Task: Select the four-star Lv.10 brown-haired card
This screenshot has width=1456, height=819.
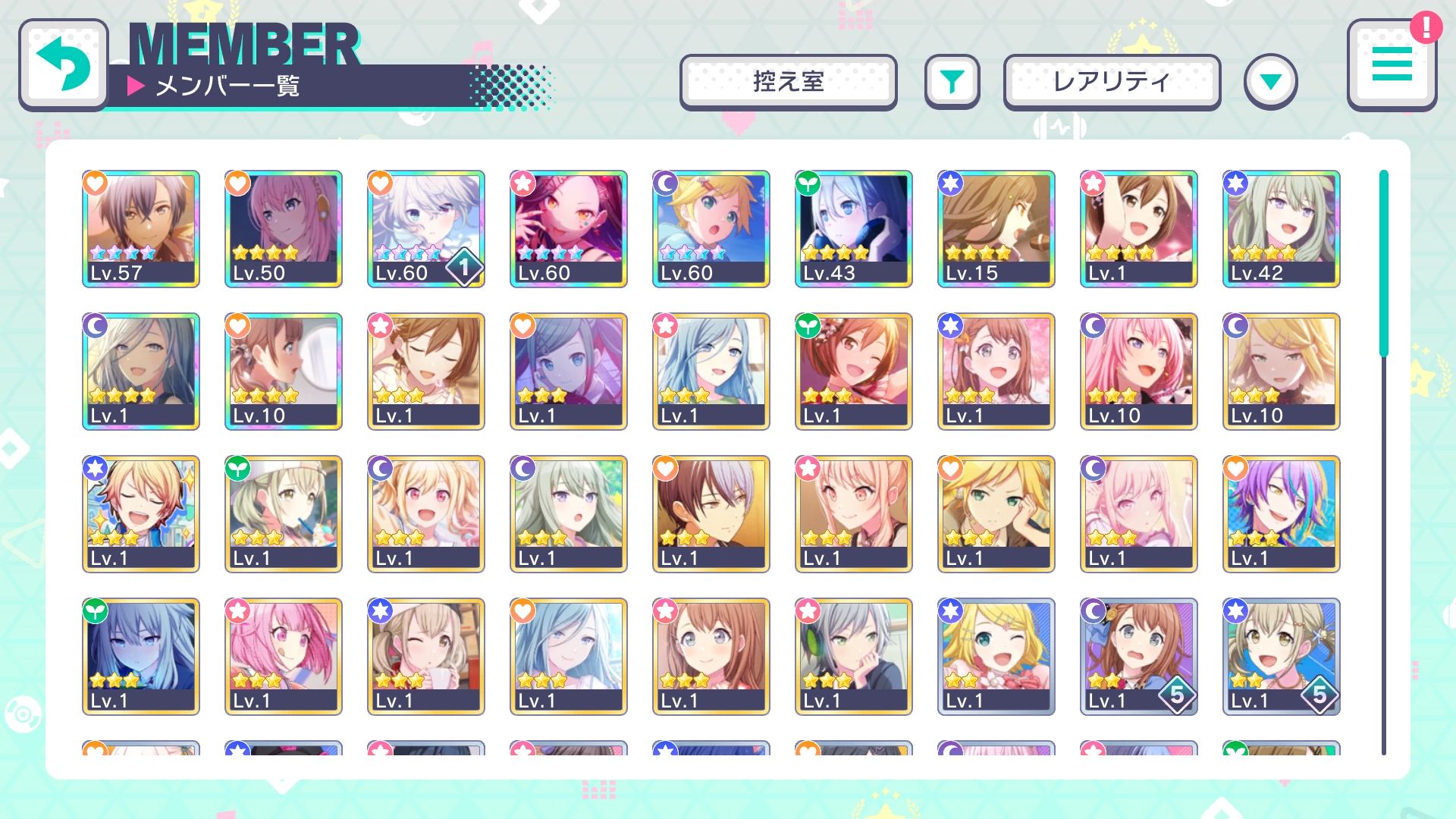Action: 284,372
